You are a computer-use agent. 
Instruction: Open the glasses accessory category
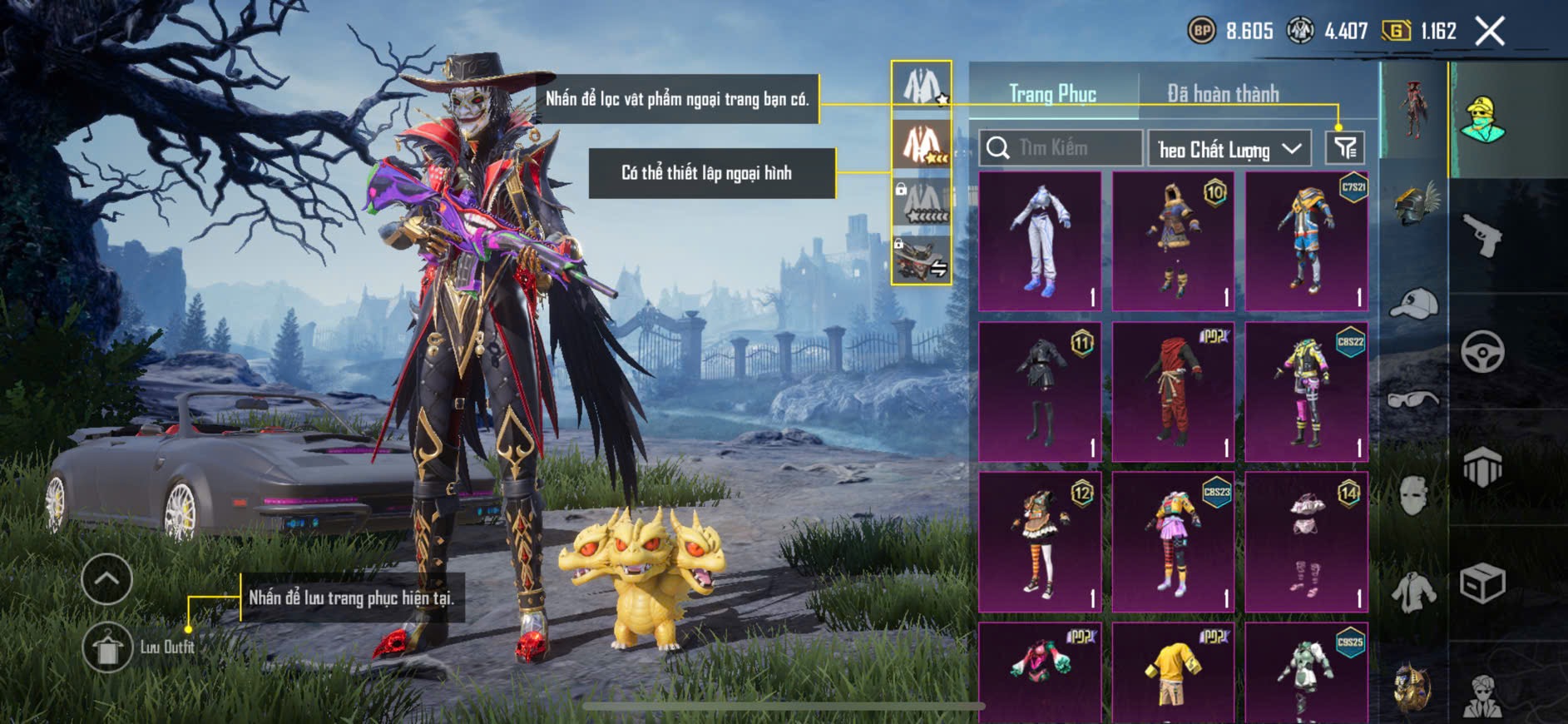point(1414,399)
